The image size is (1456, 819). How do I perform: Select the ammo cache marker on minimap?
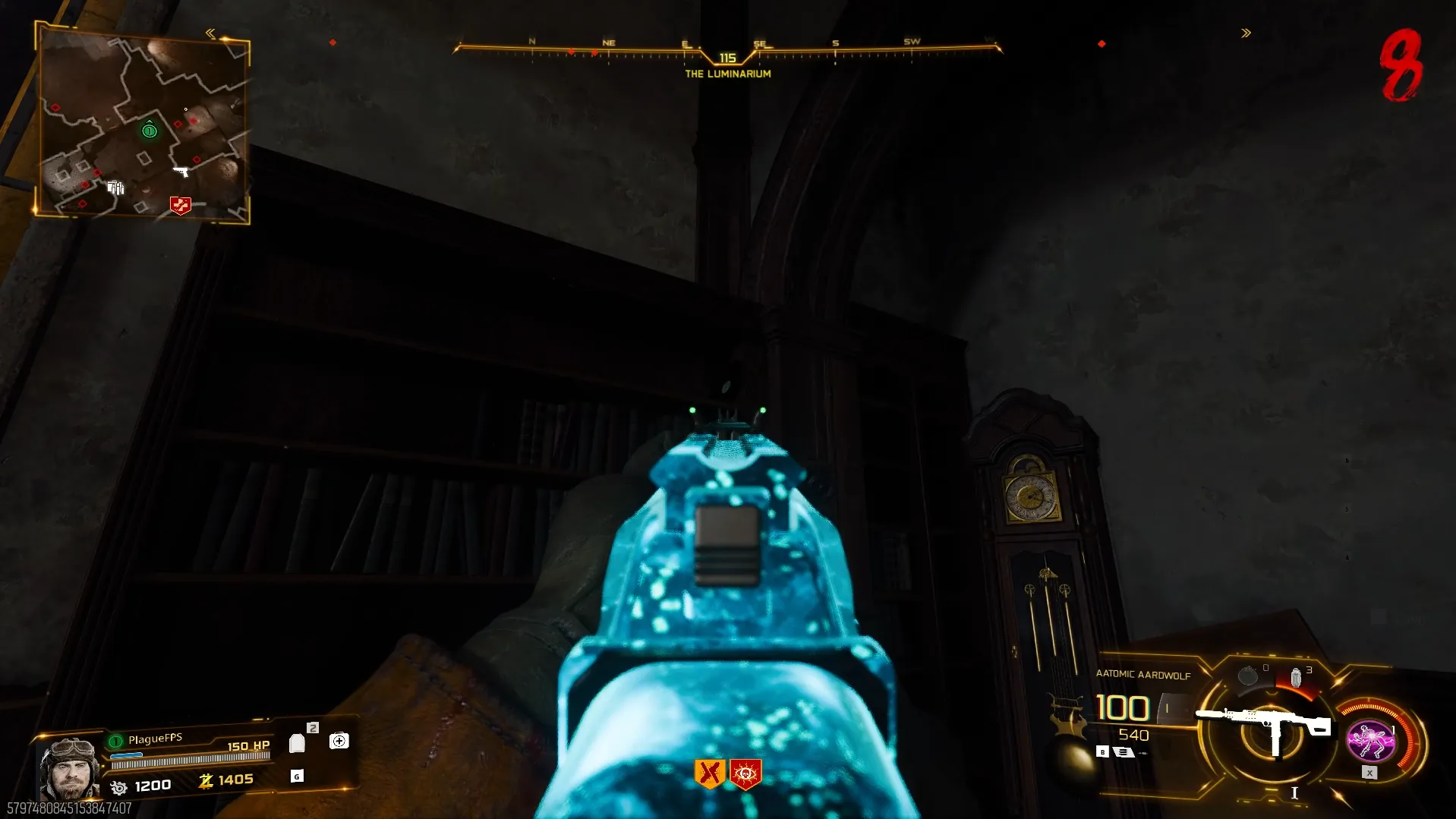coord(115,187)
